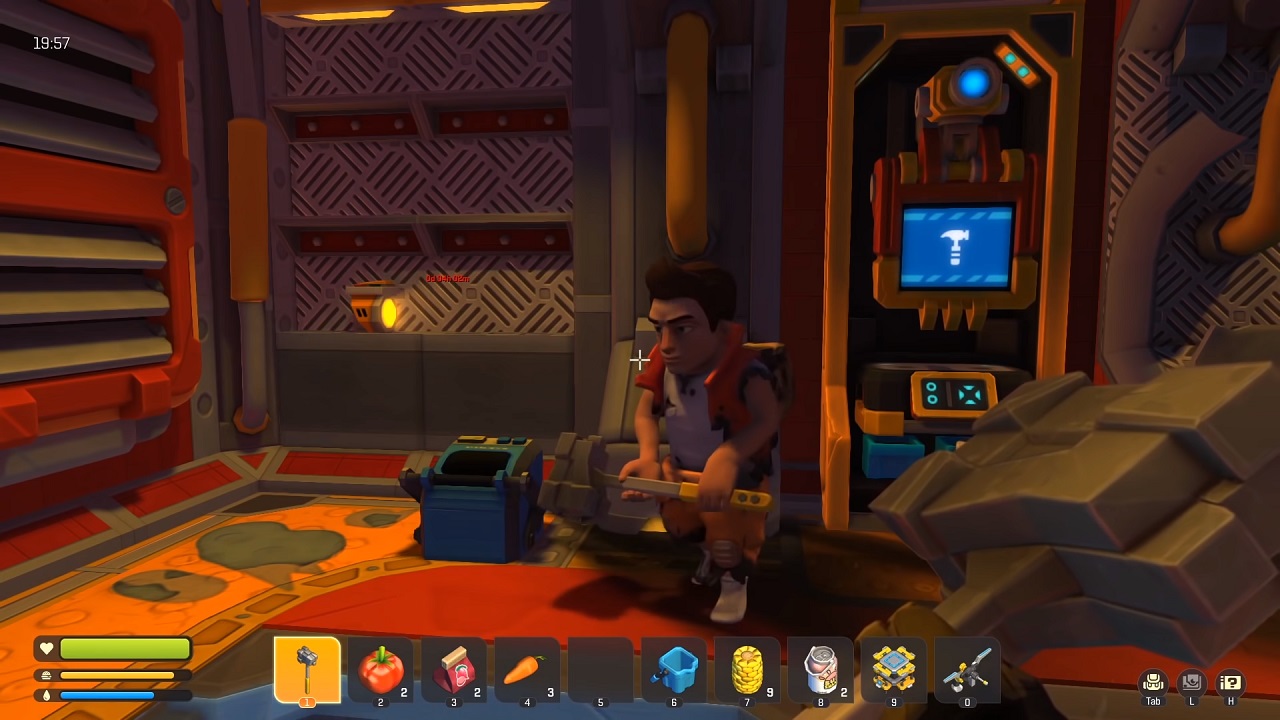The image size is (1280, 720).
Task: Open the handbook help icon
Action: coord(1230,683)
